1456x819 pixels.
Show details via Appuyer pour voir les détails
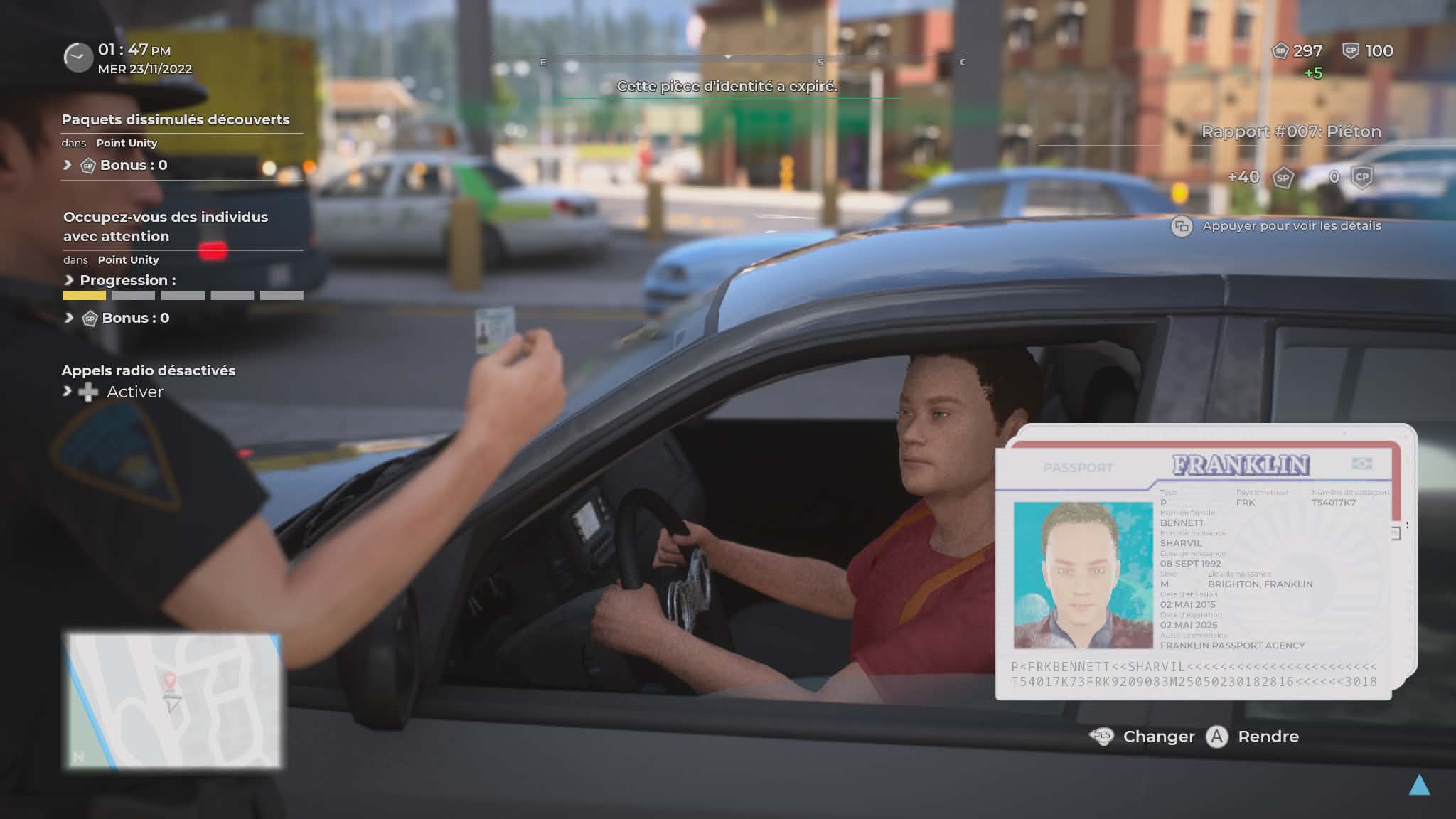[x=1291, y=226]
